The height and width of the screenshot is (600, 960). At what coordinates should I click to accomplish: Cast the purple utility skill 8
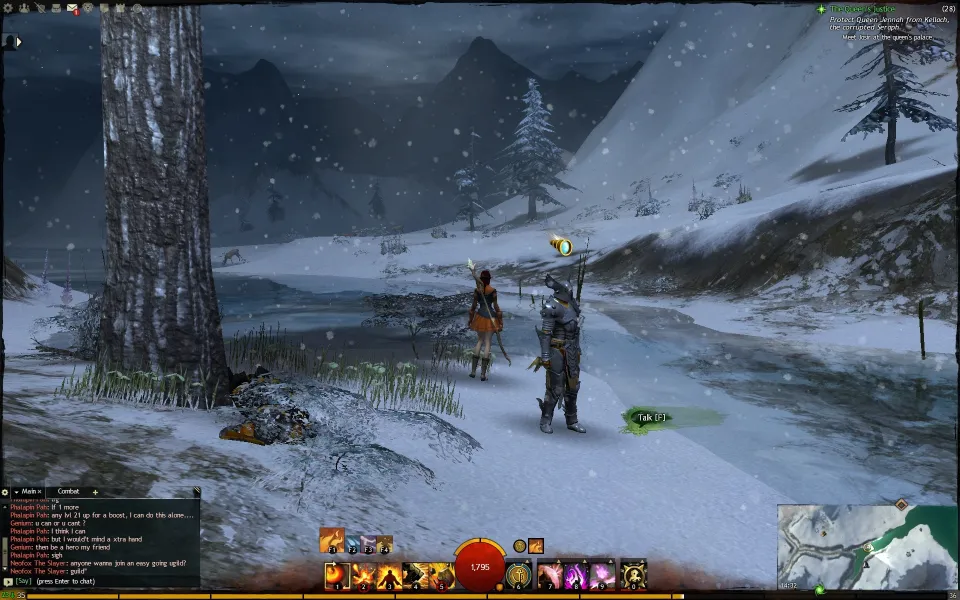point(576,575)
